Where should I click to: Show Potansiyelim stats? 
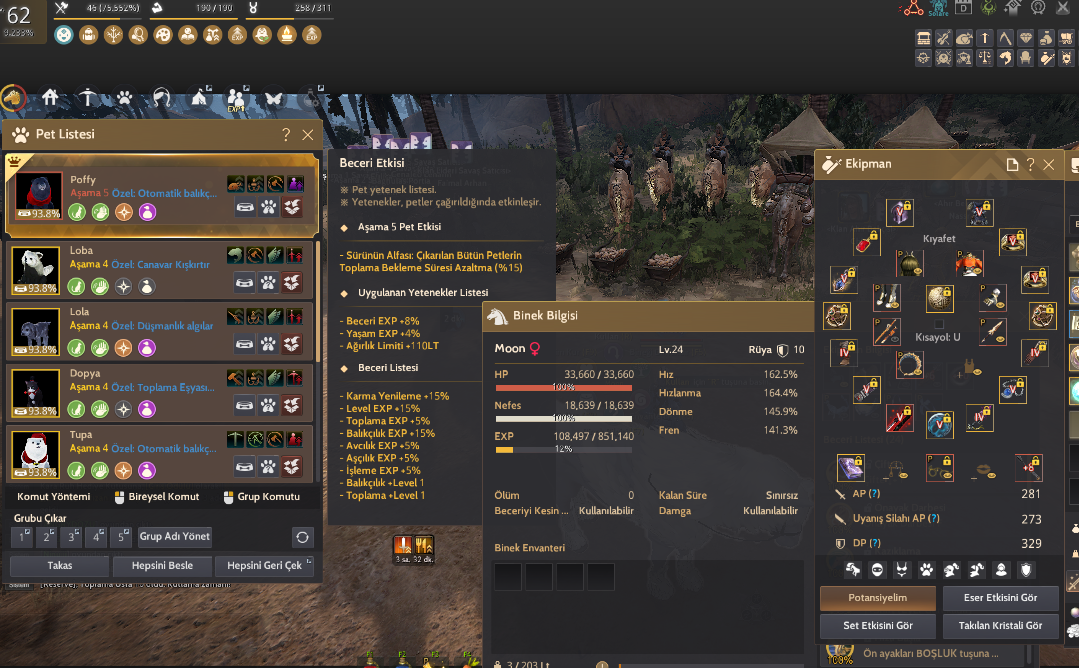tap(878, 598)
